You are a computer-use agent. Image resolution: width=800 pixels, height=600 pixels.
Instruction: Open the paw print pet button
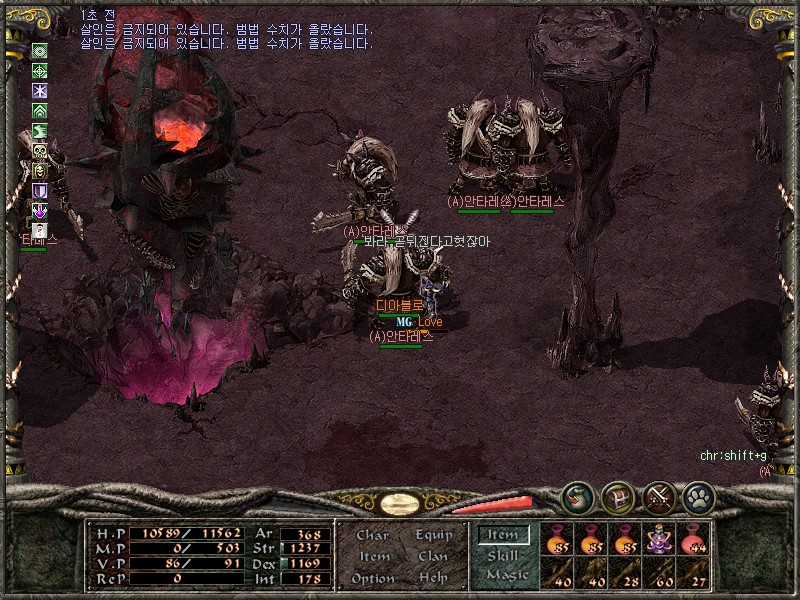coord(699,496)
